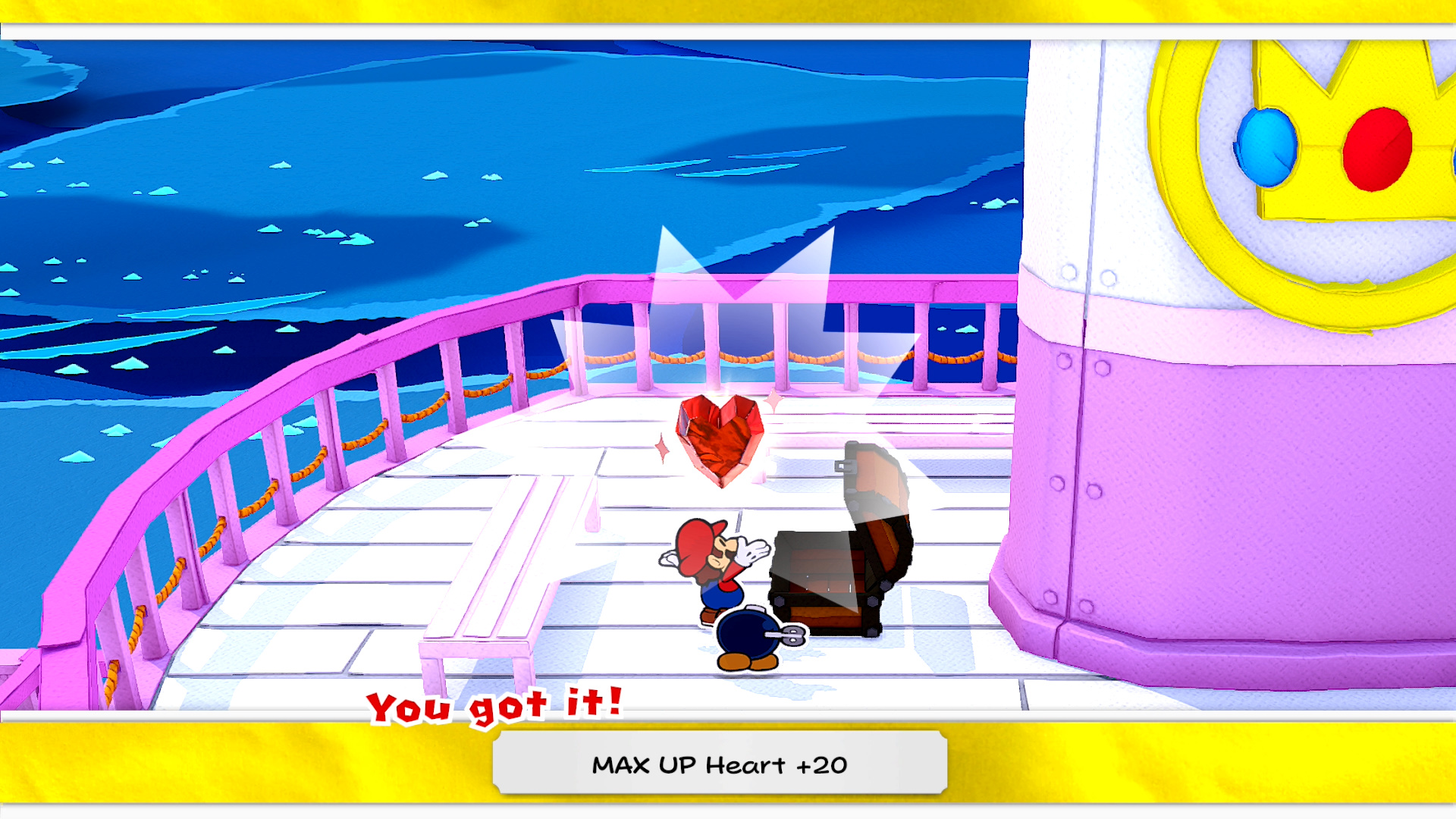
Task: Click the yellow paper border frame at top
Action: click(x=728, y=11)
